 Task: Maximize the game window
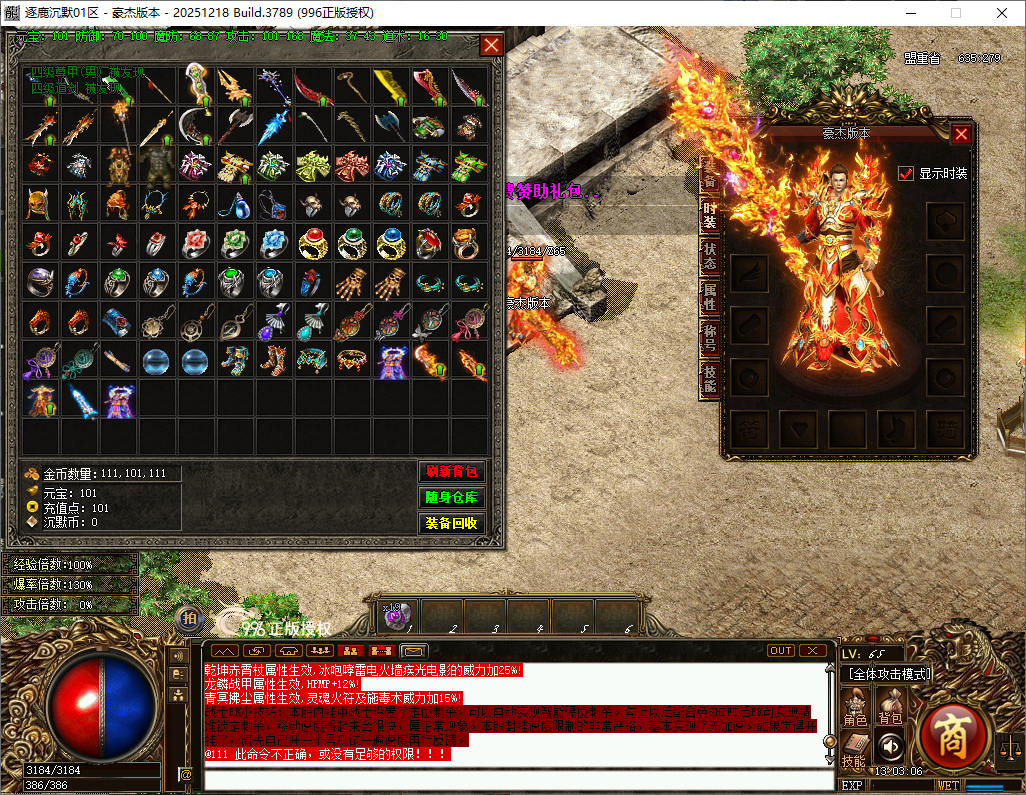[955, 13]
